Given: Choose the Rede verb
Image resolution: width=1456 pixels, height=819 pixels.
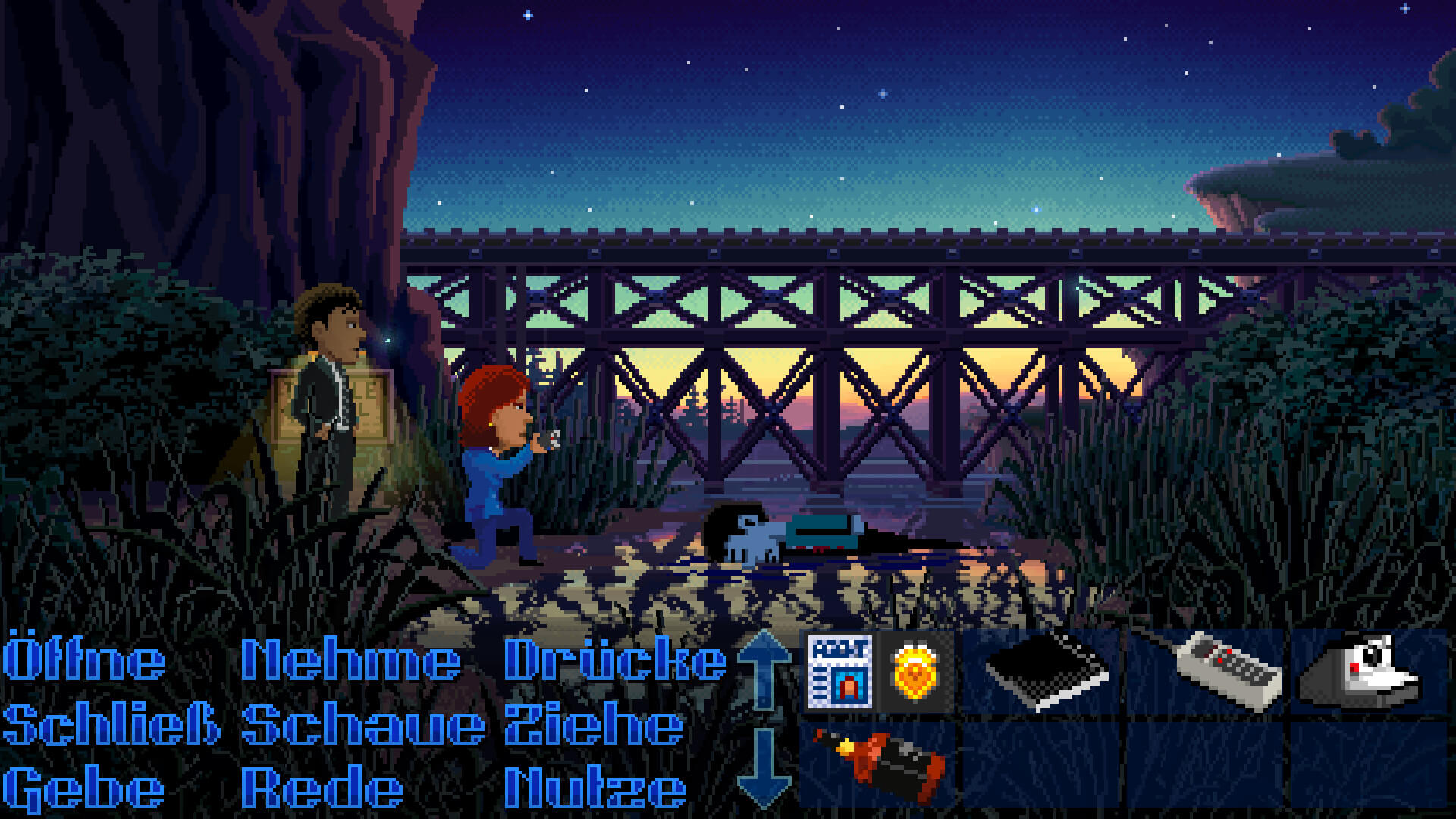Looking at the screenshot, I should coord(322,789).
